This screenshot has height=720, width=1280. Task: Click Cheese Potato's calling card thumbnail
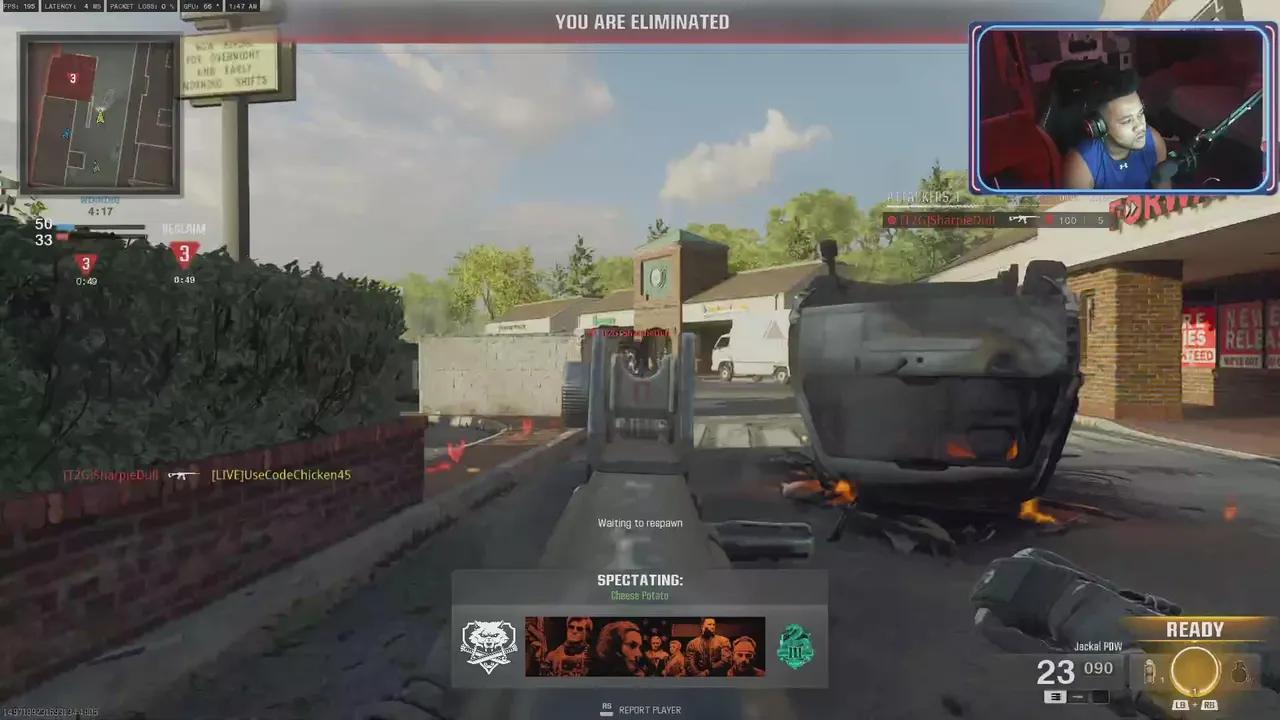tap(643, 646)
